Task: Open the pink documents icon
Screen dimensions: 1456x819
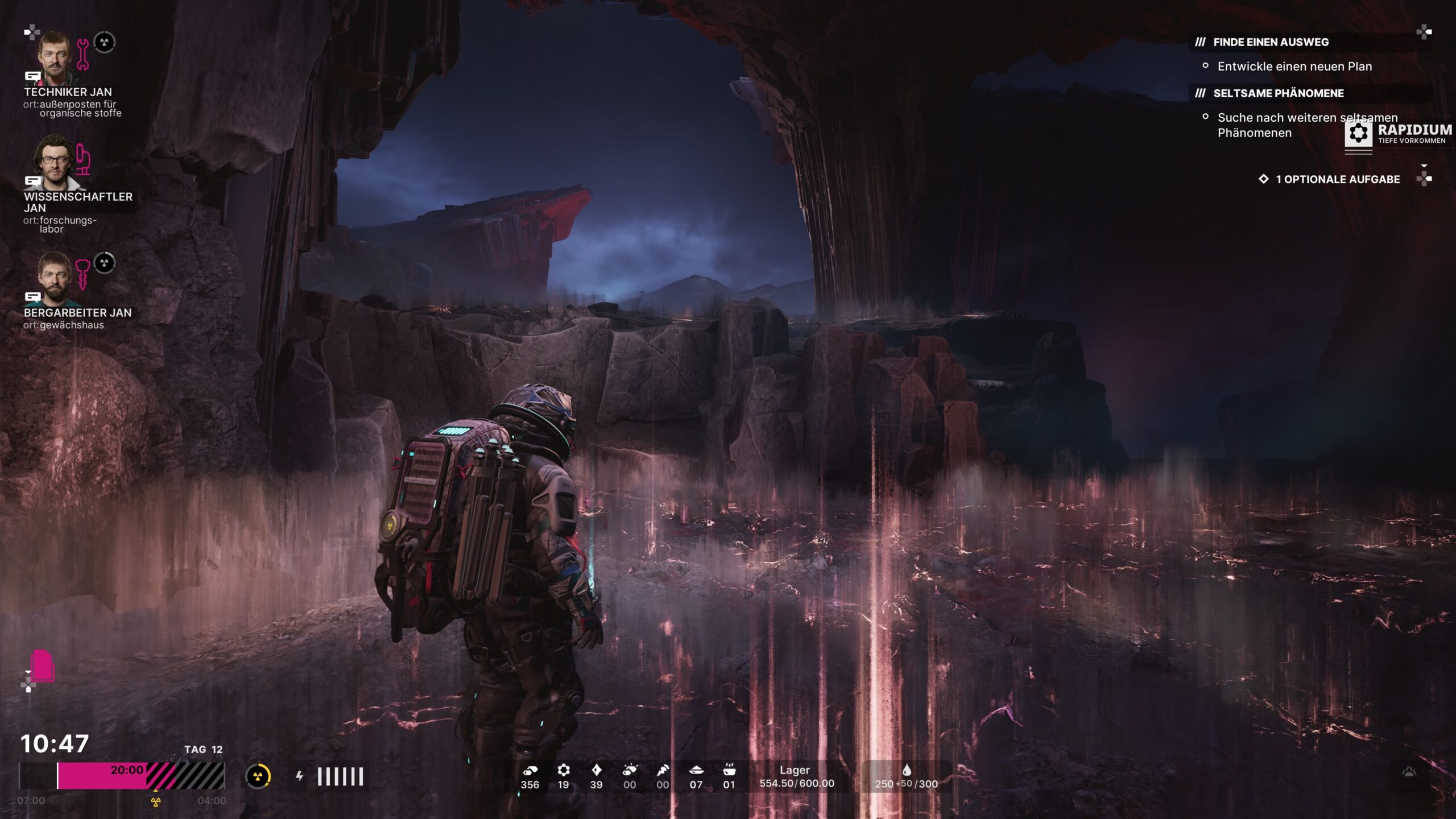Action: click(x=43, y=665)
